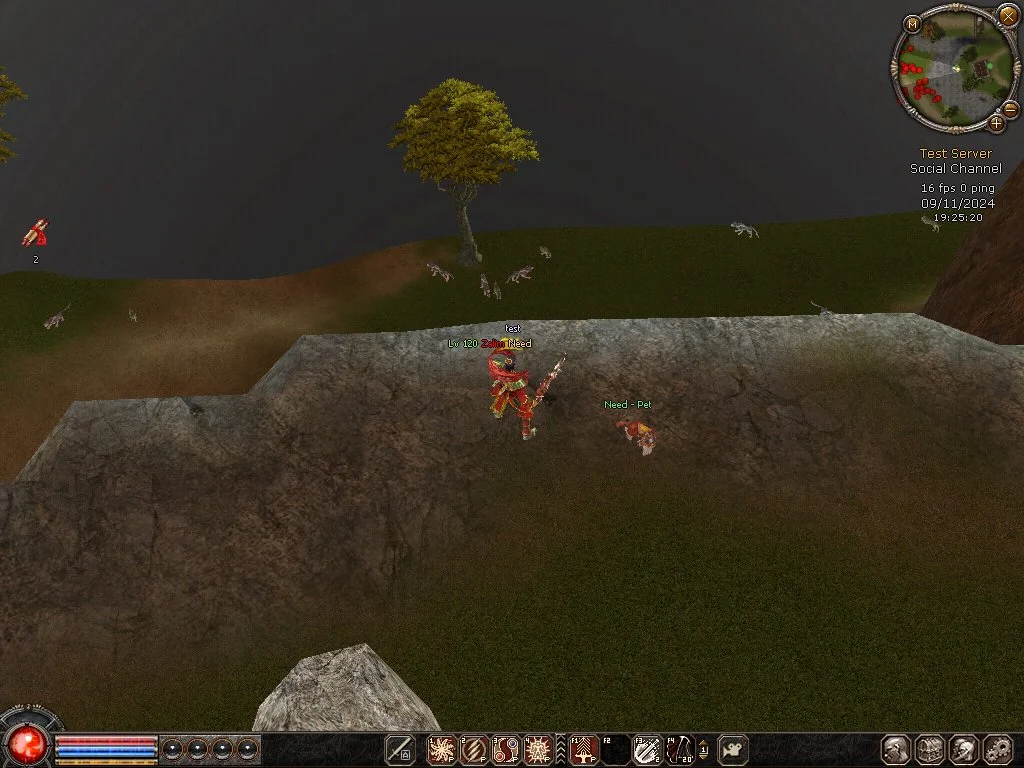1024x768 pixels.
Task: Use the F4 item slot
Action: [679, 749]
